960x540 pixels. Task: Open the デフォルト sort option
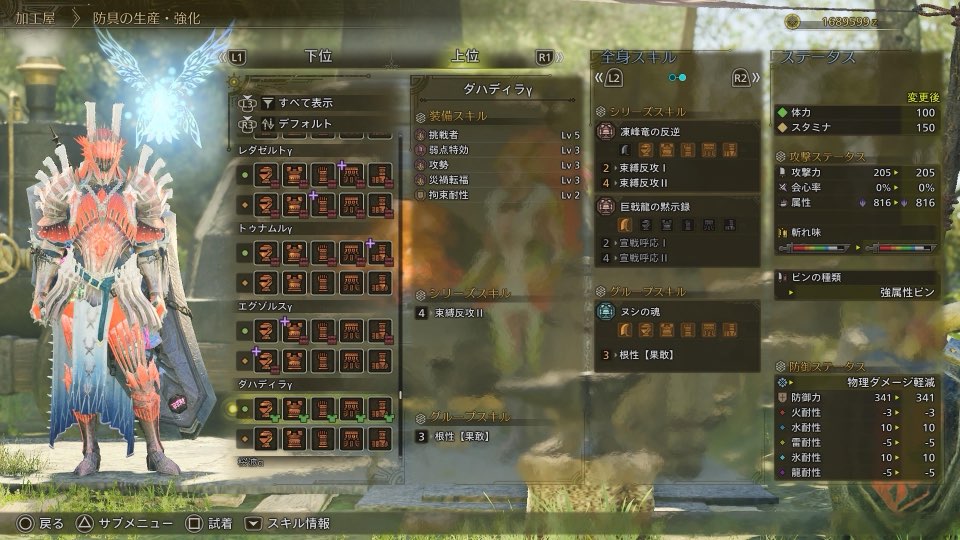(307, 125)
